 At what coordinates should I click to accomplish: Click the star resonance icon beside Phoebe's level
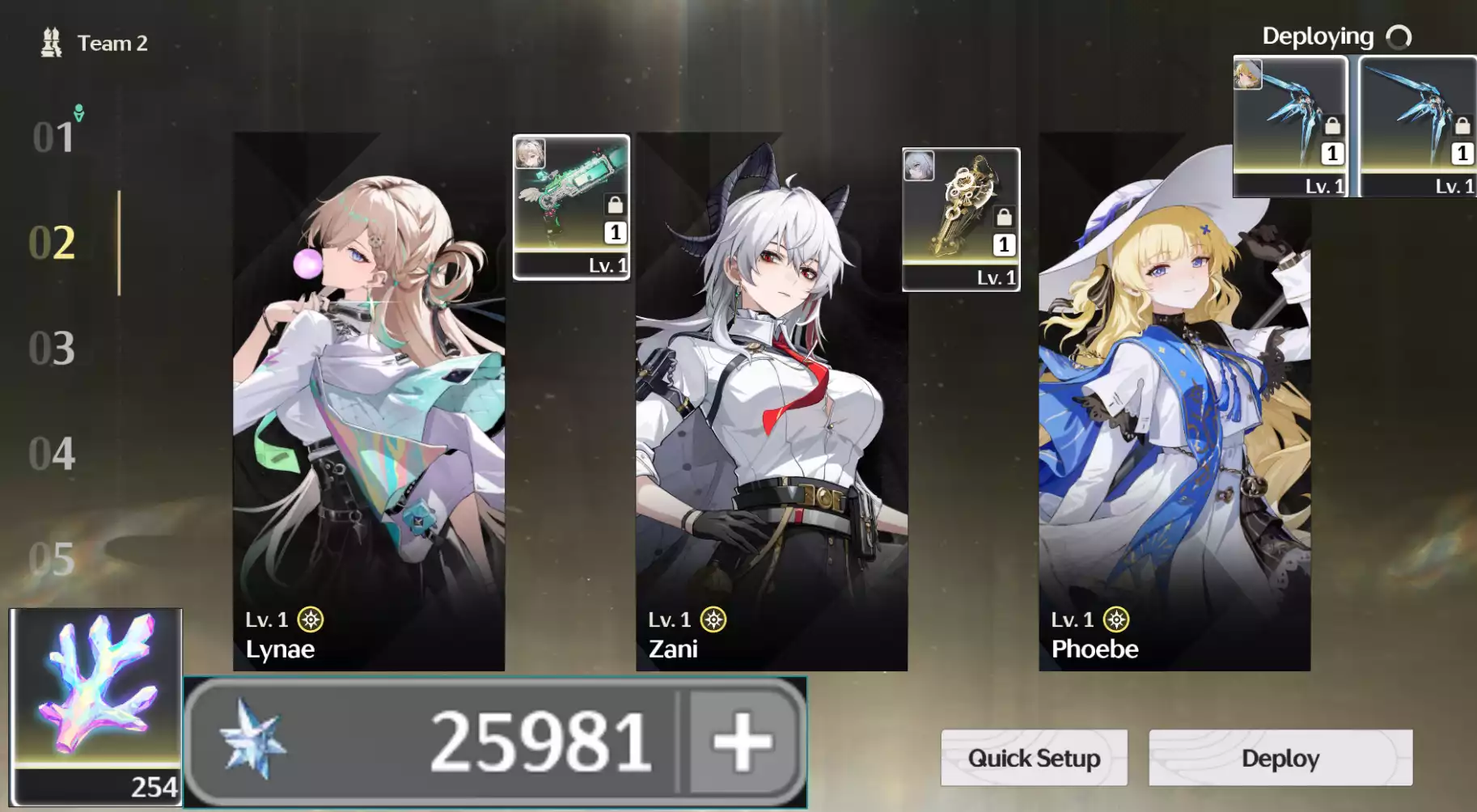tap(1117, 620)
